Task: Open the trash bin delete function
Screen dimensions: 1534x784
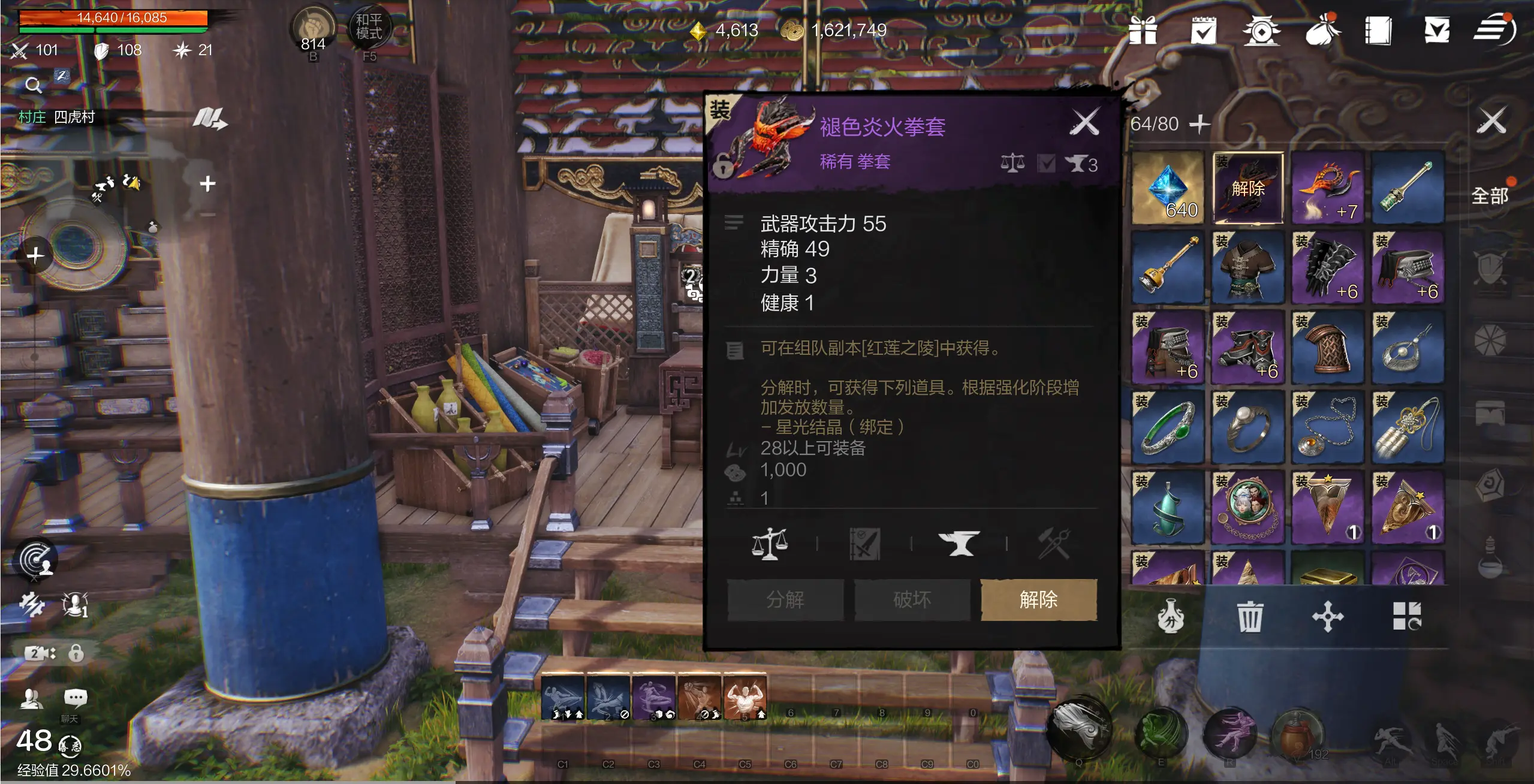Action: (x=1249, y=617)
